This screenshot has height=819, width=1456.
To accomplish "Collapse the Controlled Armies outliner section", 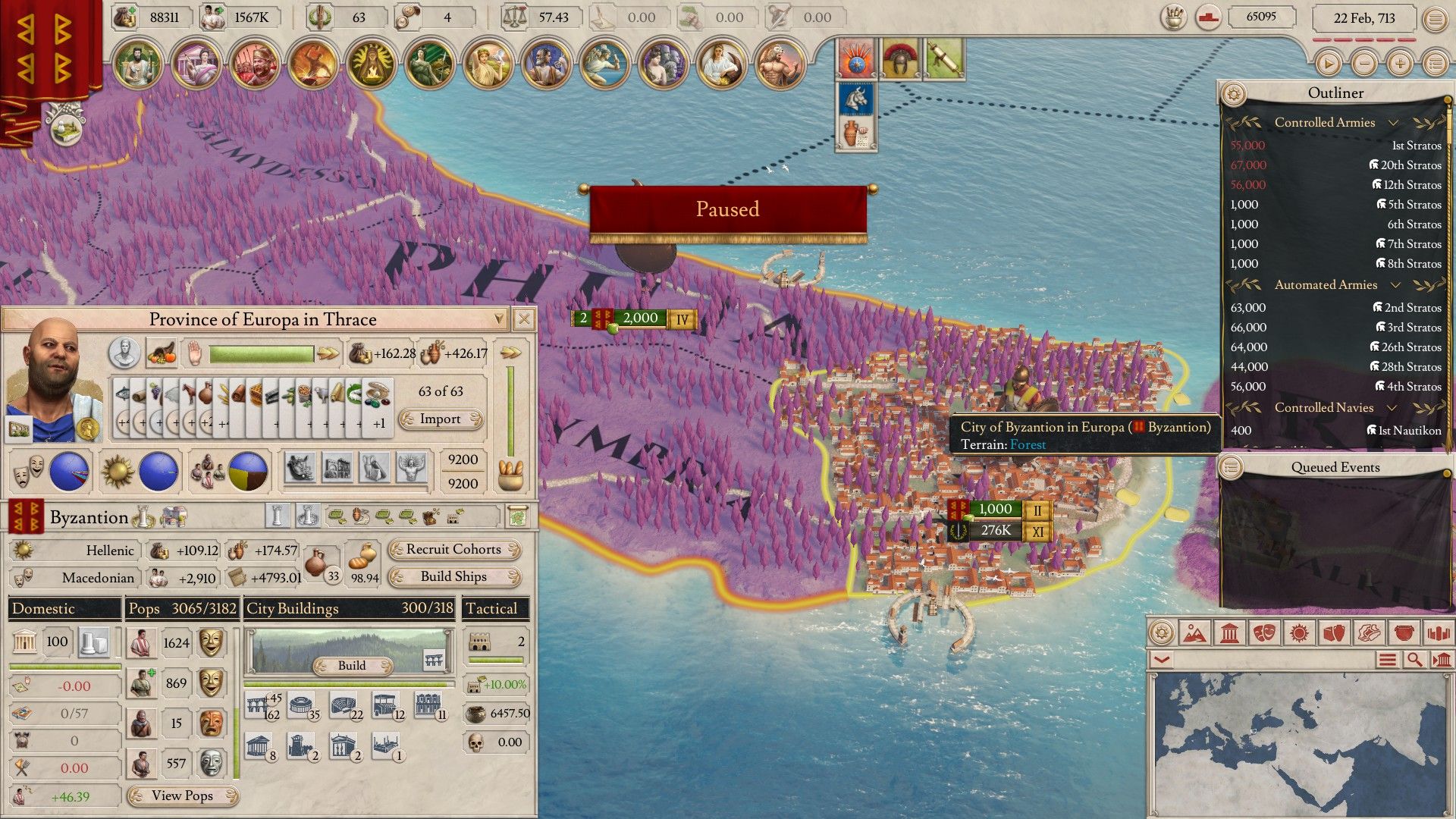I will [1393, 122].
